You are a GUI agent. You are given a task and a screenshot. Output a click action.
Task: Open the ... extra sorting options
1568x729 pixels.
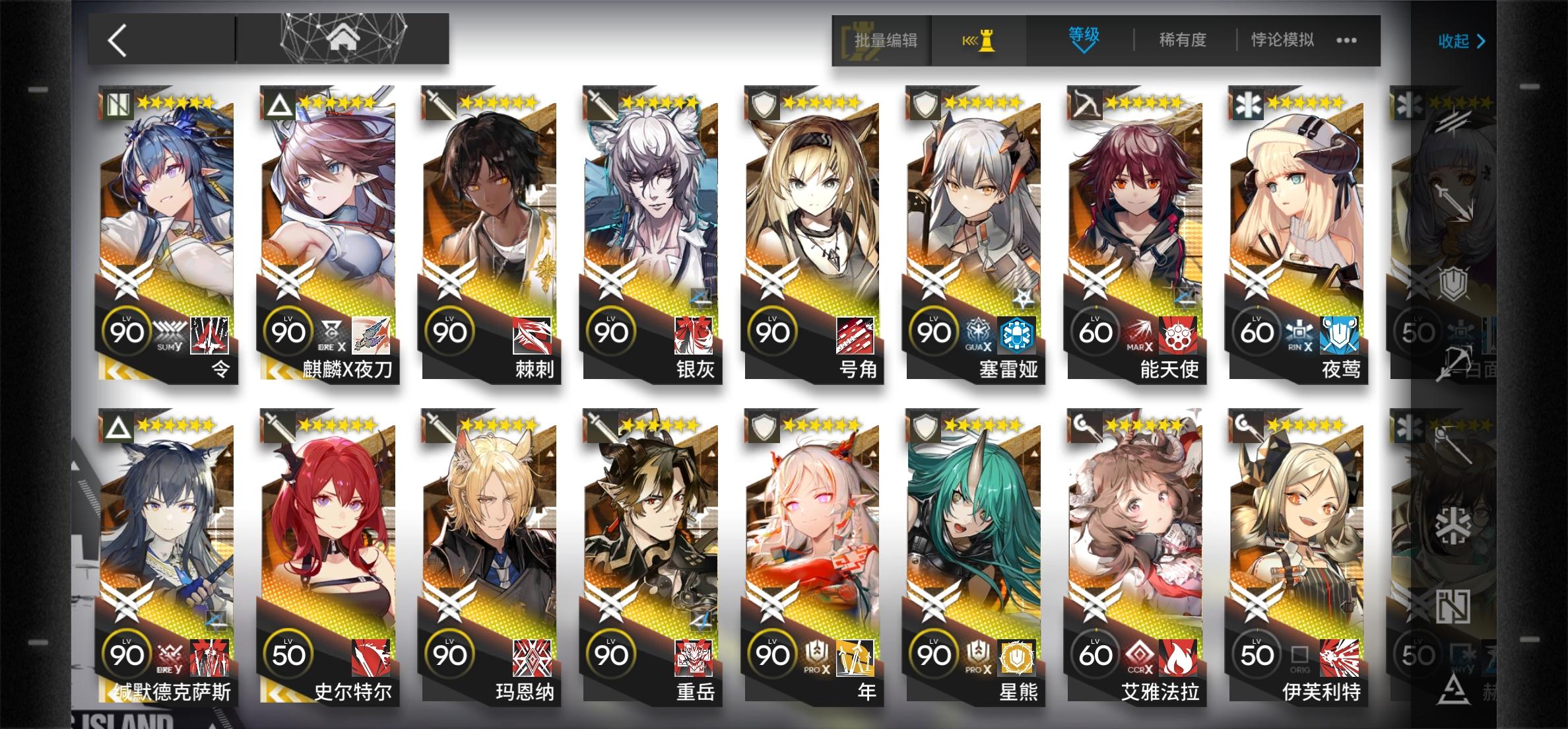(x=1348, y=41)
